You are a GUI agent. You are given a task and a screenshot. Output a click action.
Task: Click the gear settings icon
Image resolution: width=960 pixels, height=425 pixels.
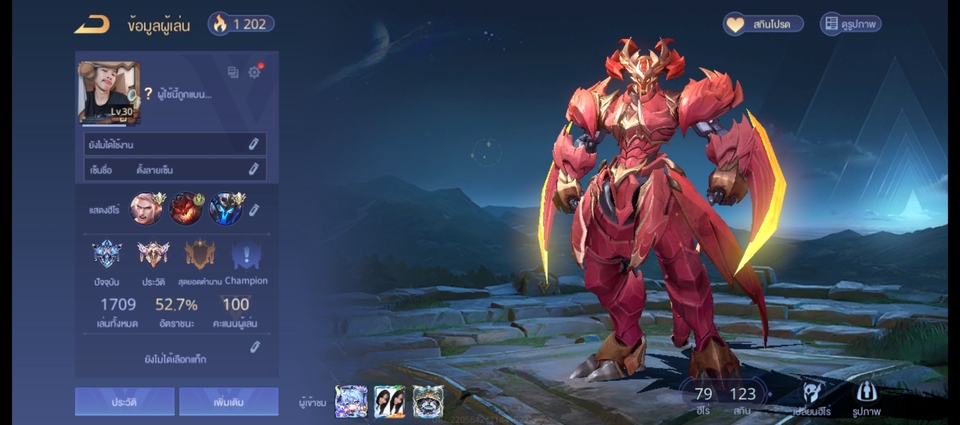pos(254,72)
